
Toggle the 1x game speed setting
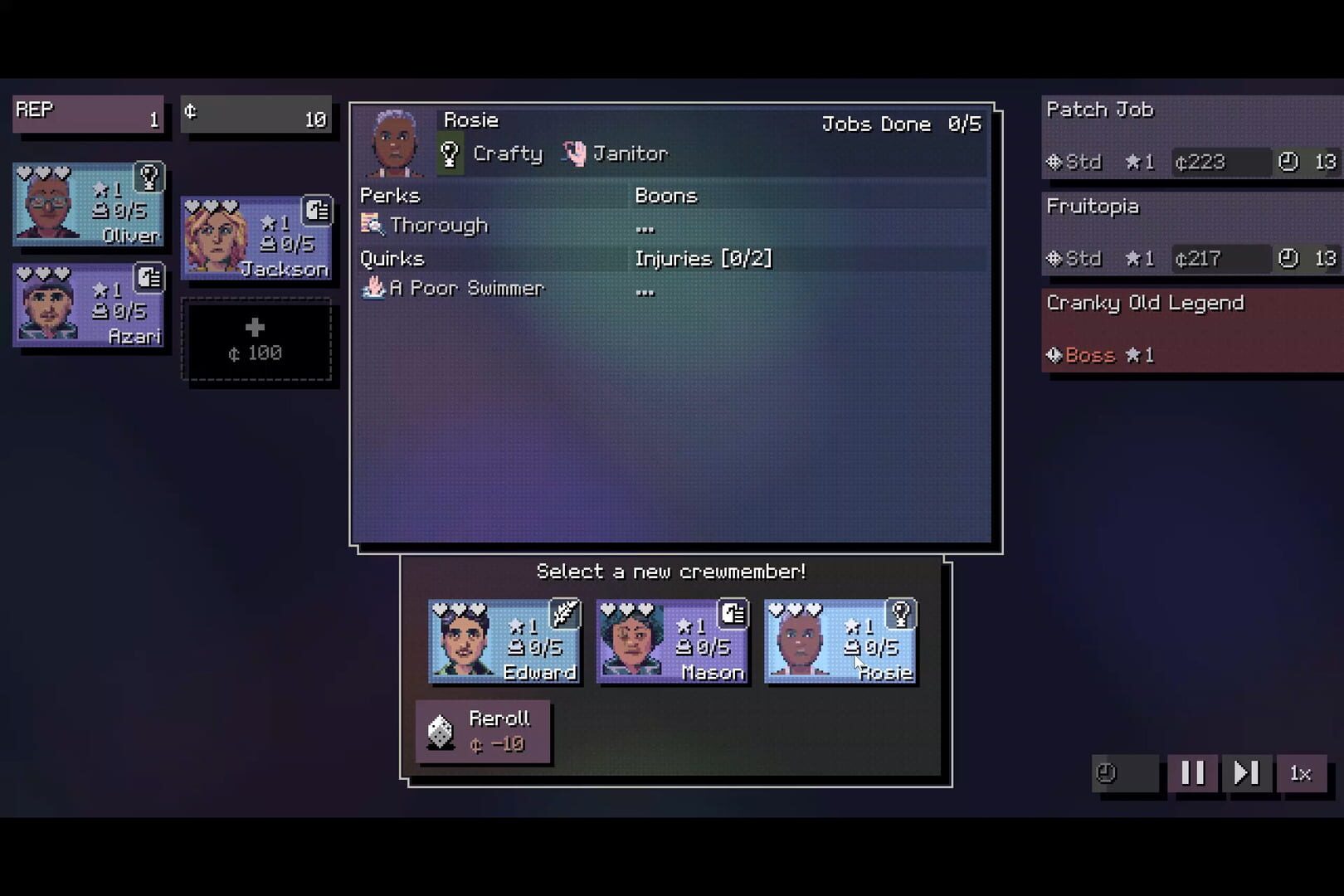1301,774
